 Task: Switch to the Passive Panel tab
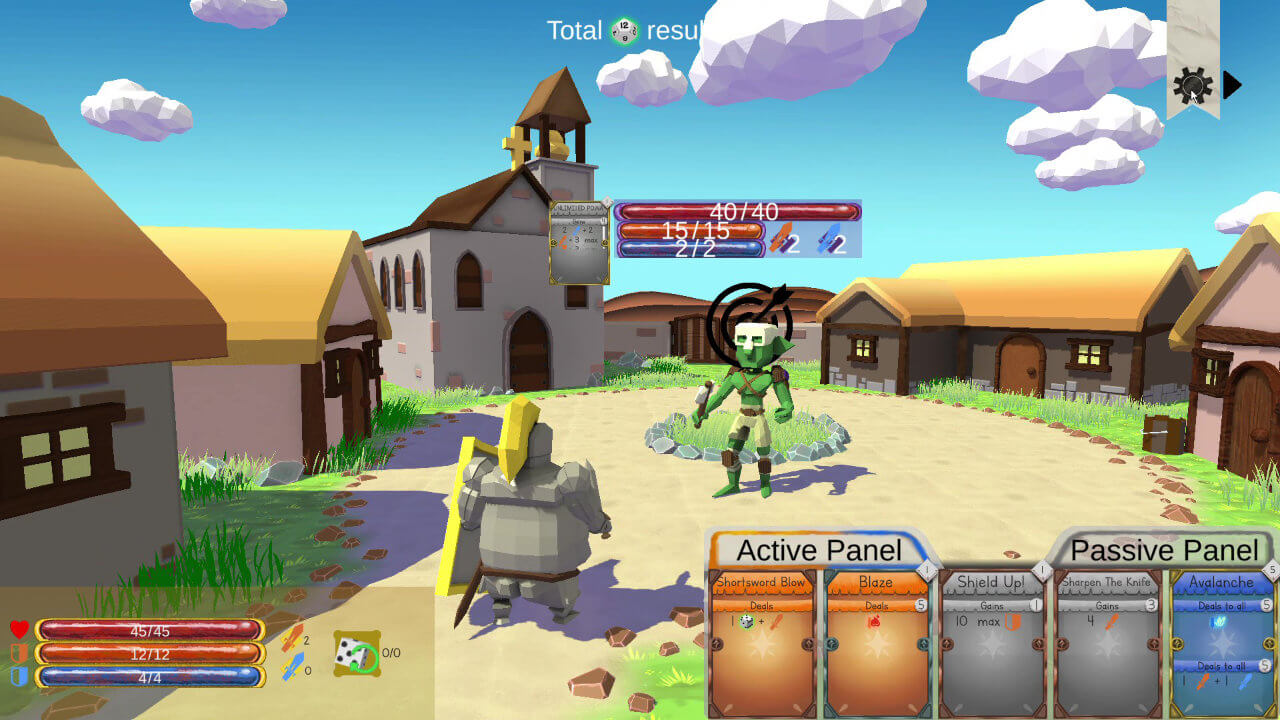coord(1163,550)
